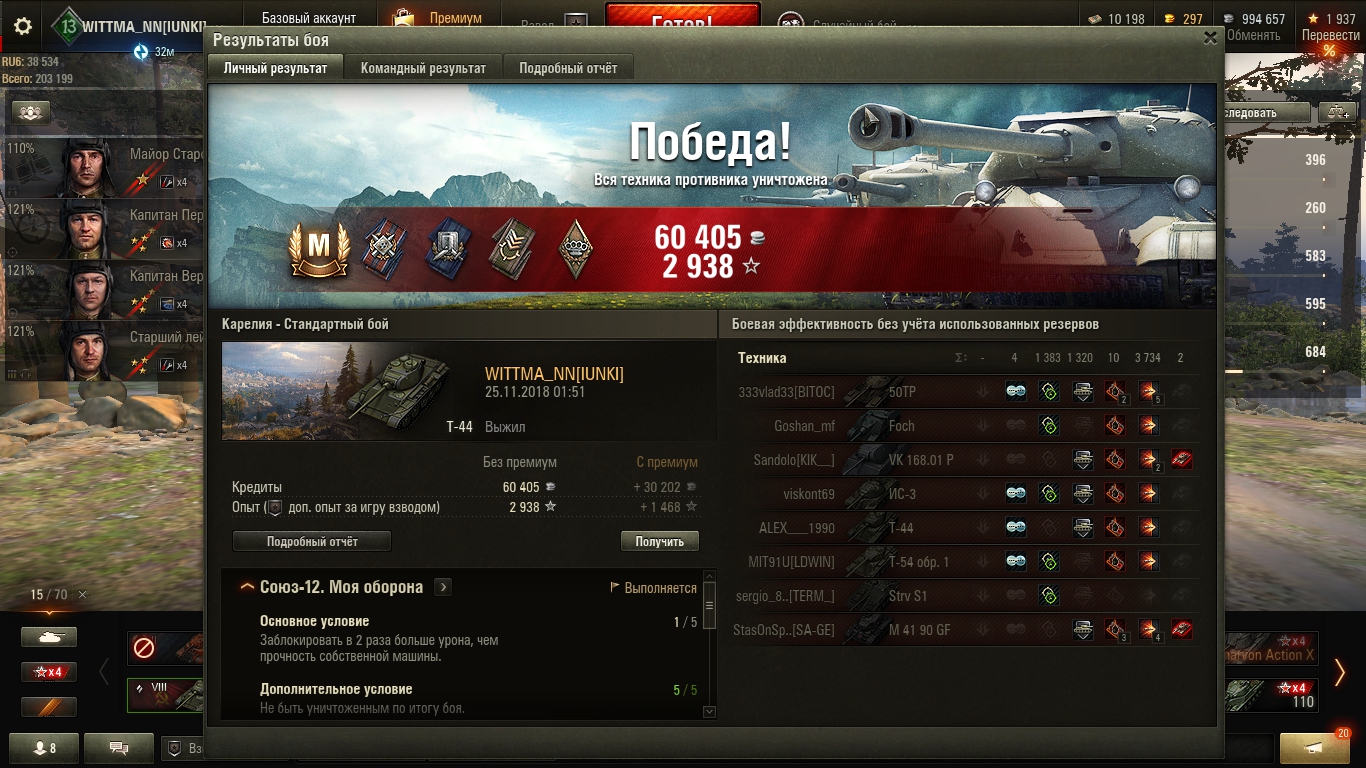Click the Подробный отчёт button
This screenshot has width=1366, height=768.
point(312,541)
